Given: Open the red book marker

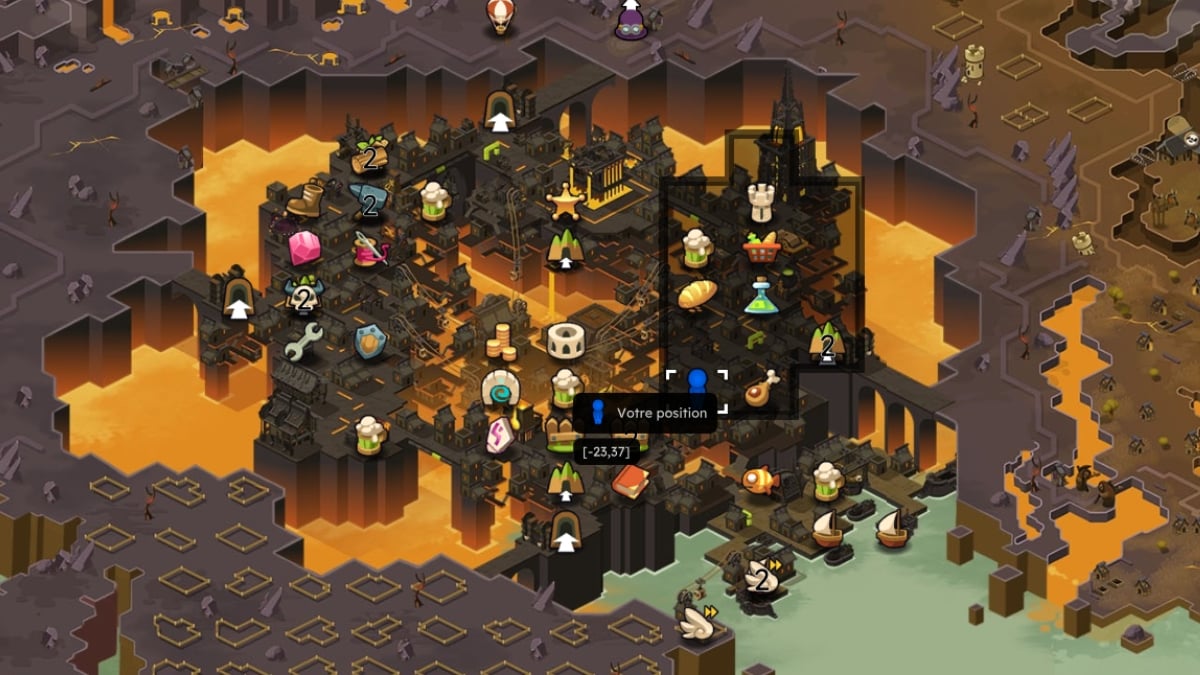Looking at the screenshot, I should click(630, 481).
